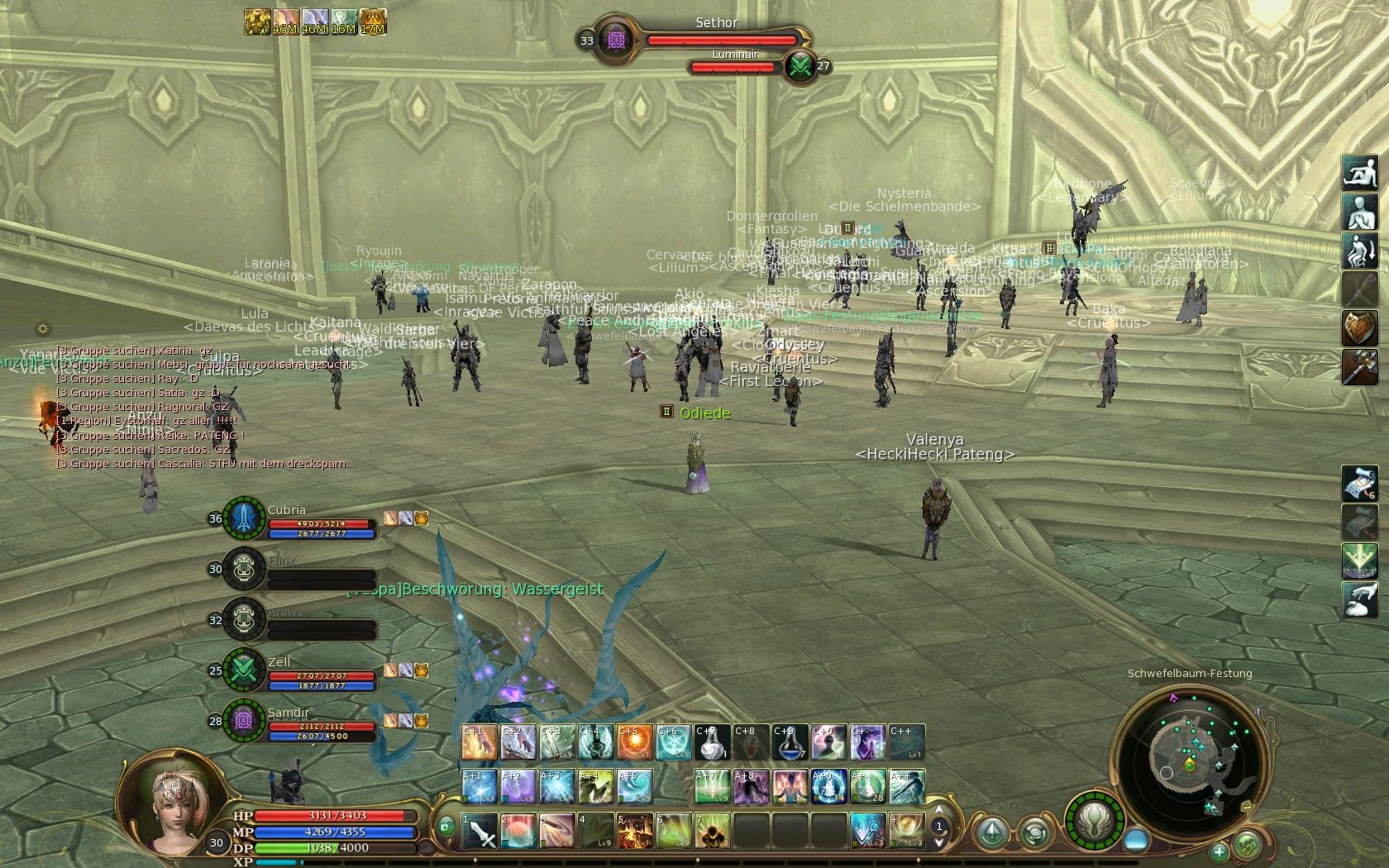The height and width of the screenshot is (868, 1389).
Task: Cast the snowflake circle skill in C+6
Action: pyautogui.click(x=673, y=742)
